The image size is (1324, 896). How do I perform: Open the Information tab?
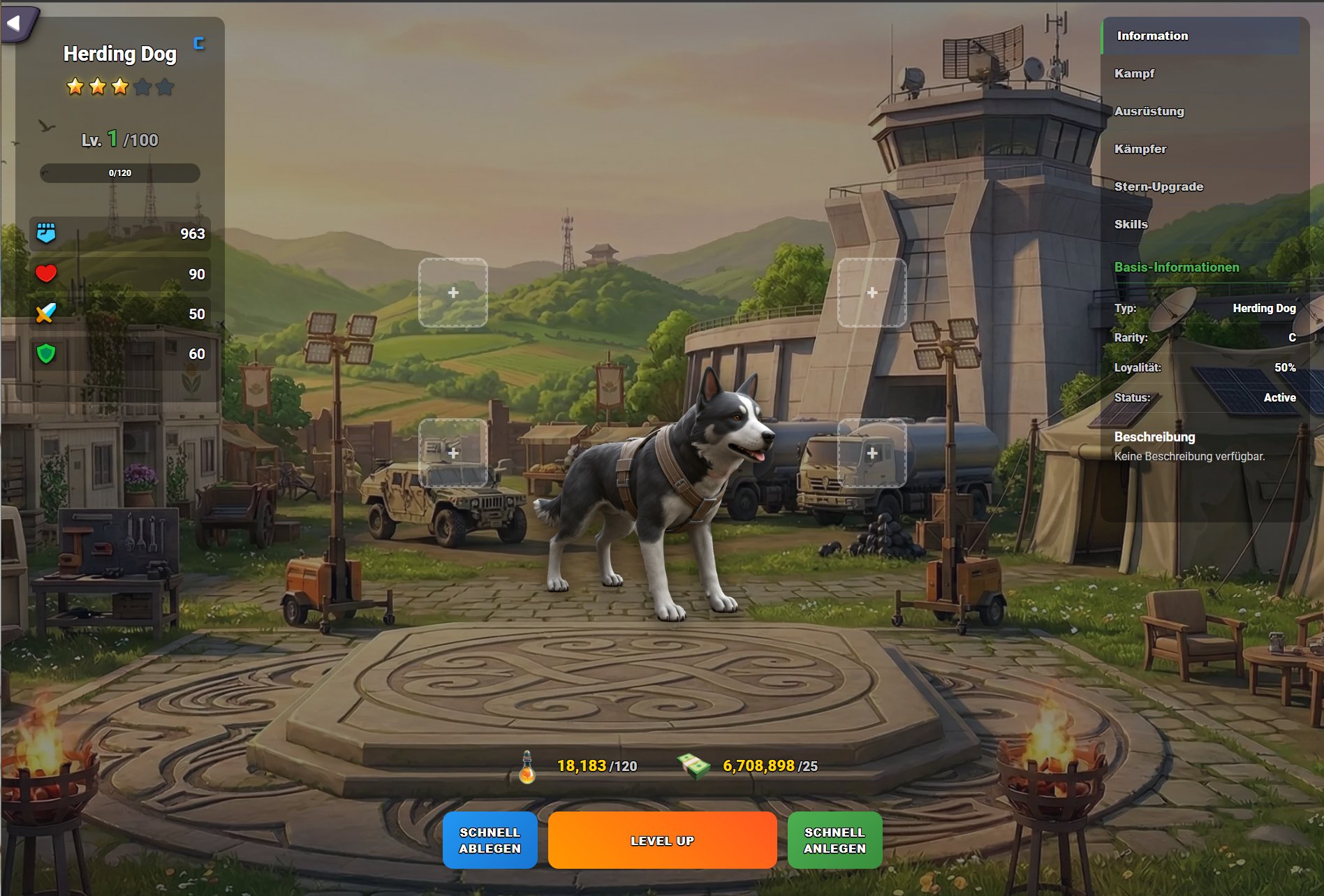1152,36
